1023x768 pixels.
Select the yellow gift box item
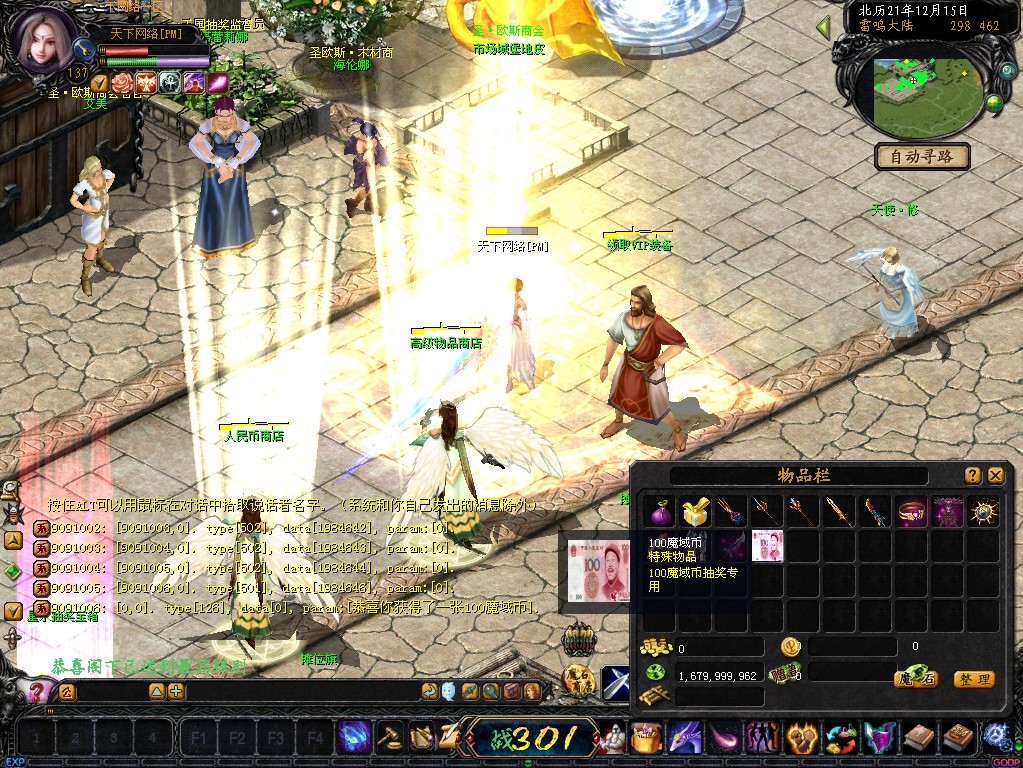pos(693,512)
